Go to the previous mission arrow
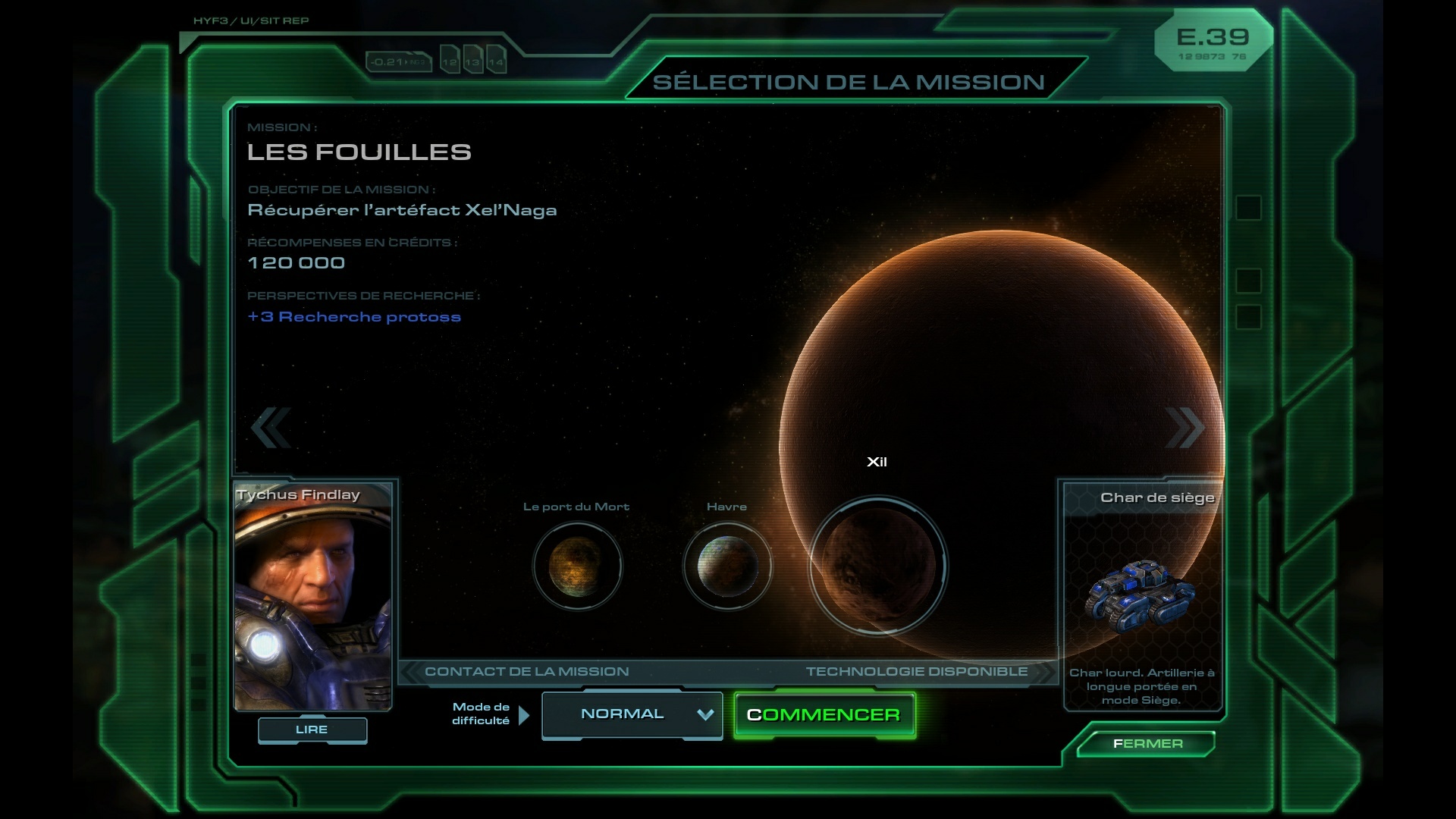Image resolution: width=1456 pixels, height=819 pixels. (x=271, y=427)
